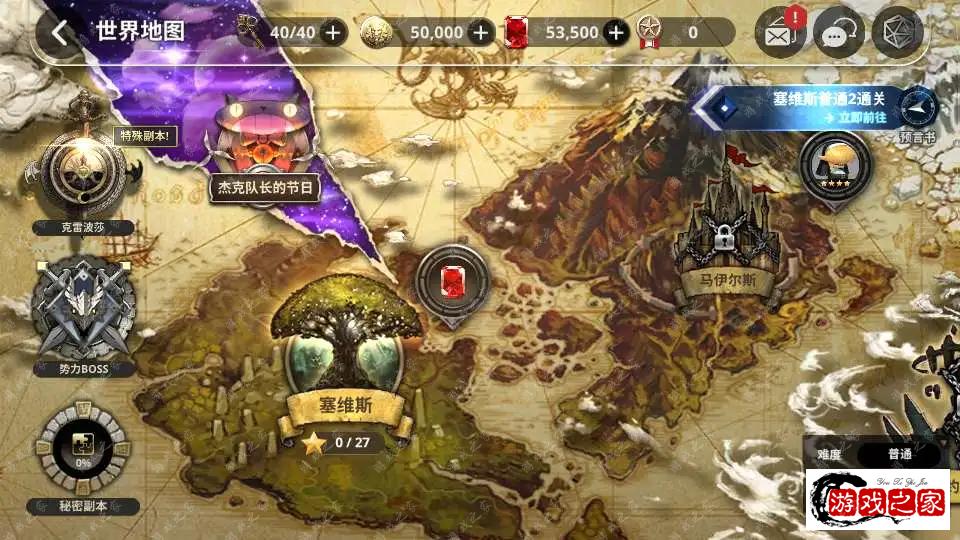Go back using the arrow button
The width and height of the screenshot is (960, 540).
click(61, 32)
